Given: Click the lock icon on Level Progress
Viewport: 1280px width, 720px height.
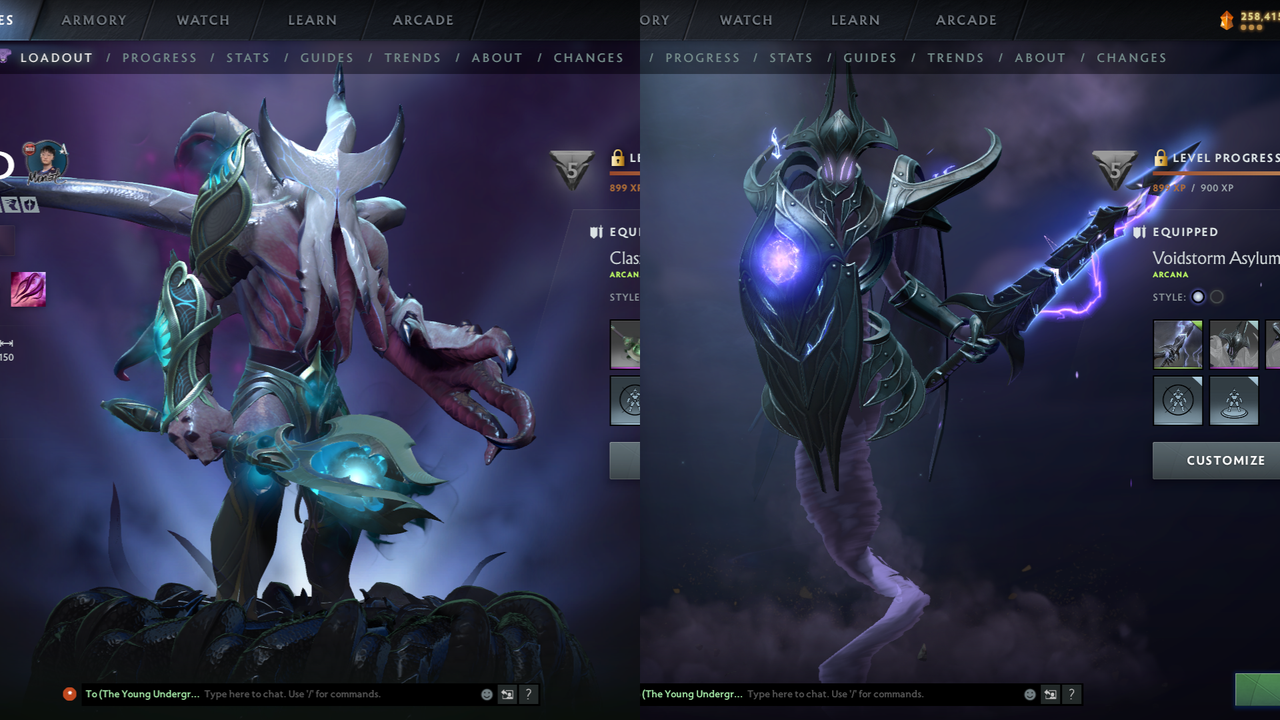Looking at the screenshot, I should click(x=1160, y=157).
